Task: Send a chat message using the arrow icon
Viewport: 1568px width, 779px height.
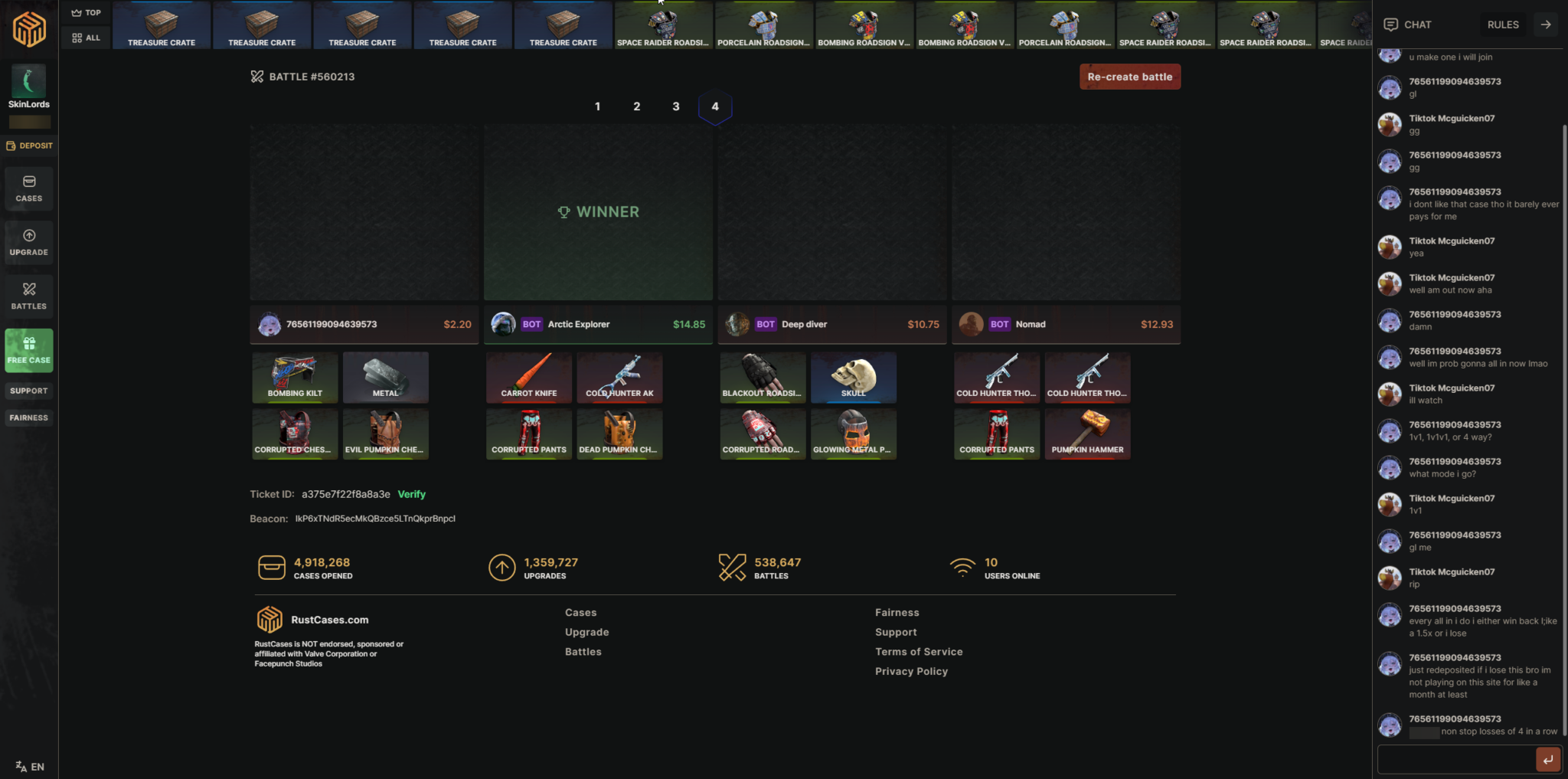Action: pos(1547,759)
